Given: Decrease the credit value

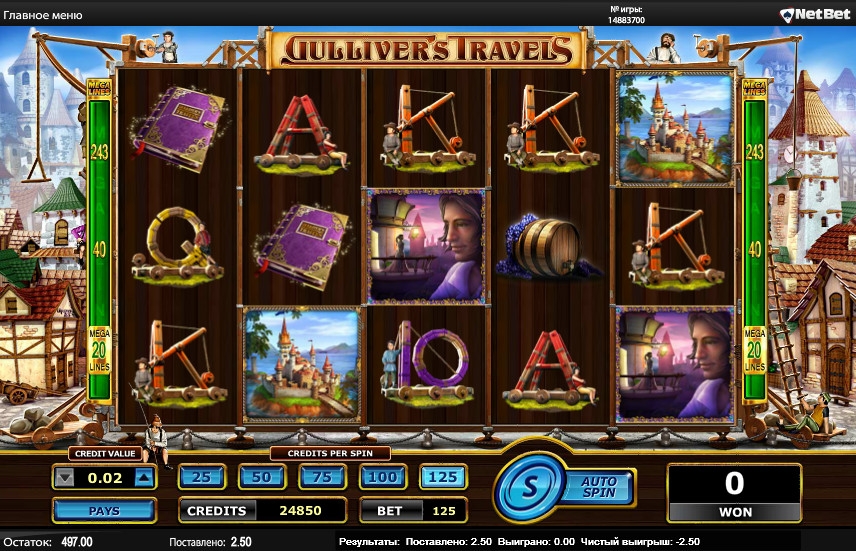Looking at the screenshot, I should coord(65,478).
